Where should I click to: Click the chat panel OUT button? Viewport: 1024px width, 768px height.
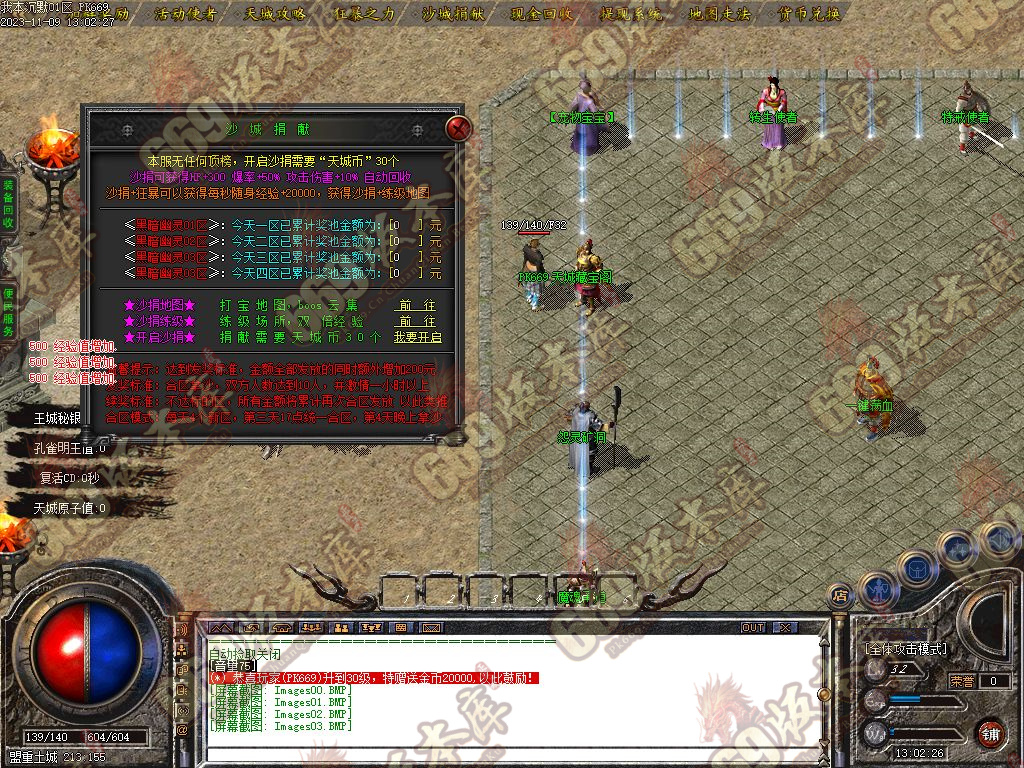pyautogui.click(x=753, y=627)
